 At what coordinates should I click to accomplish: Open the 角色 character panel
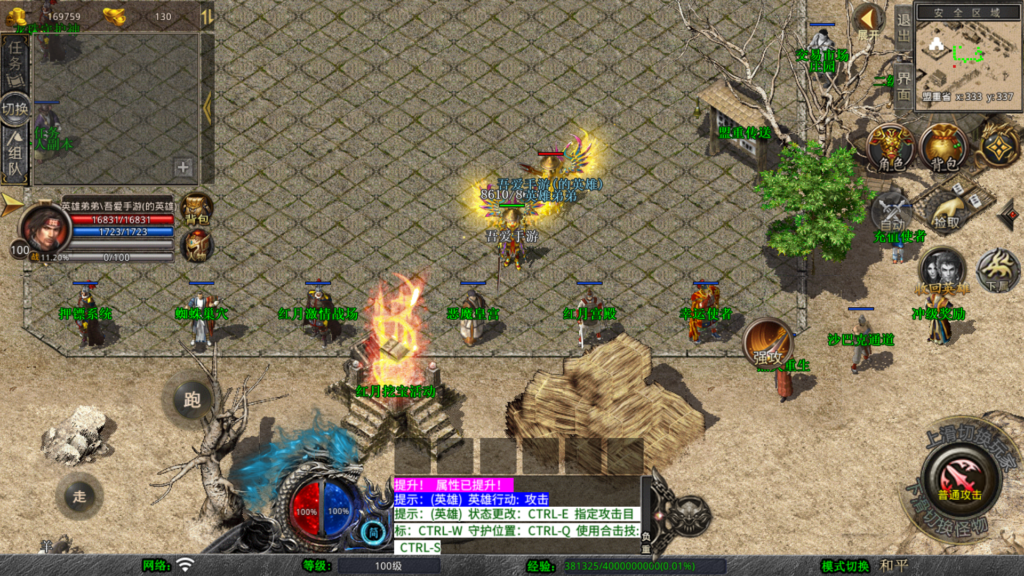point(890,147)
